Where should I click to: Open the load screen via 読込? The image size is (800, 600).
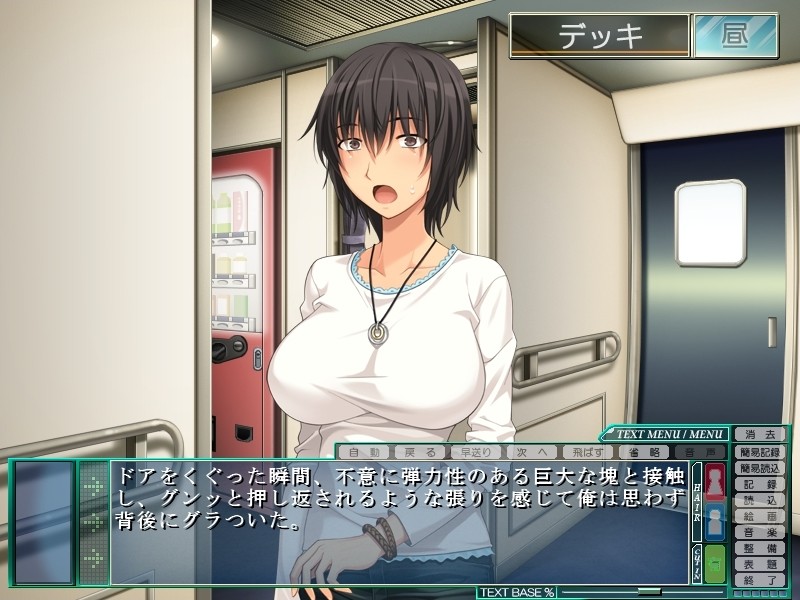point(760,500)
